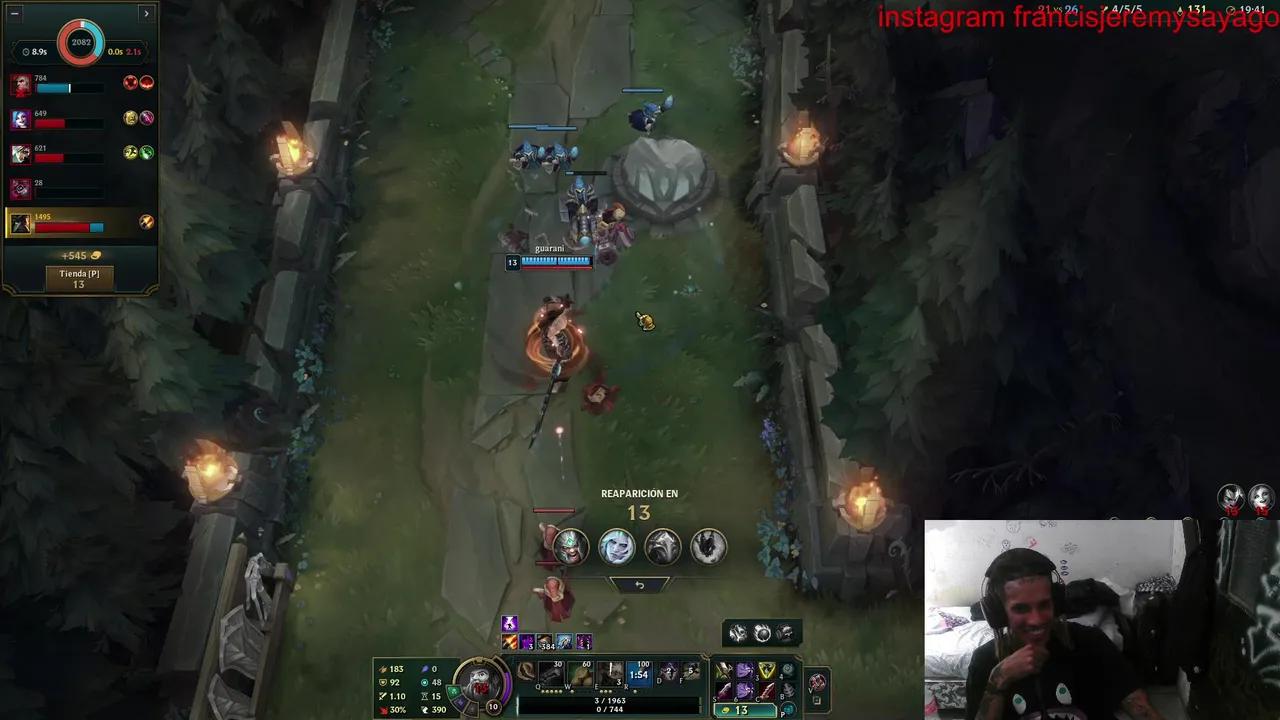
Task: Click the return arrow below the killer portraits
Action: 640,583
